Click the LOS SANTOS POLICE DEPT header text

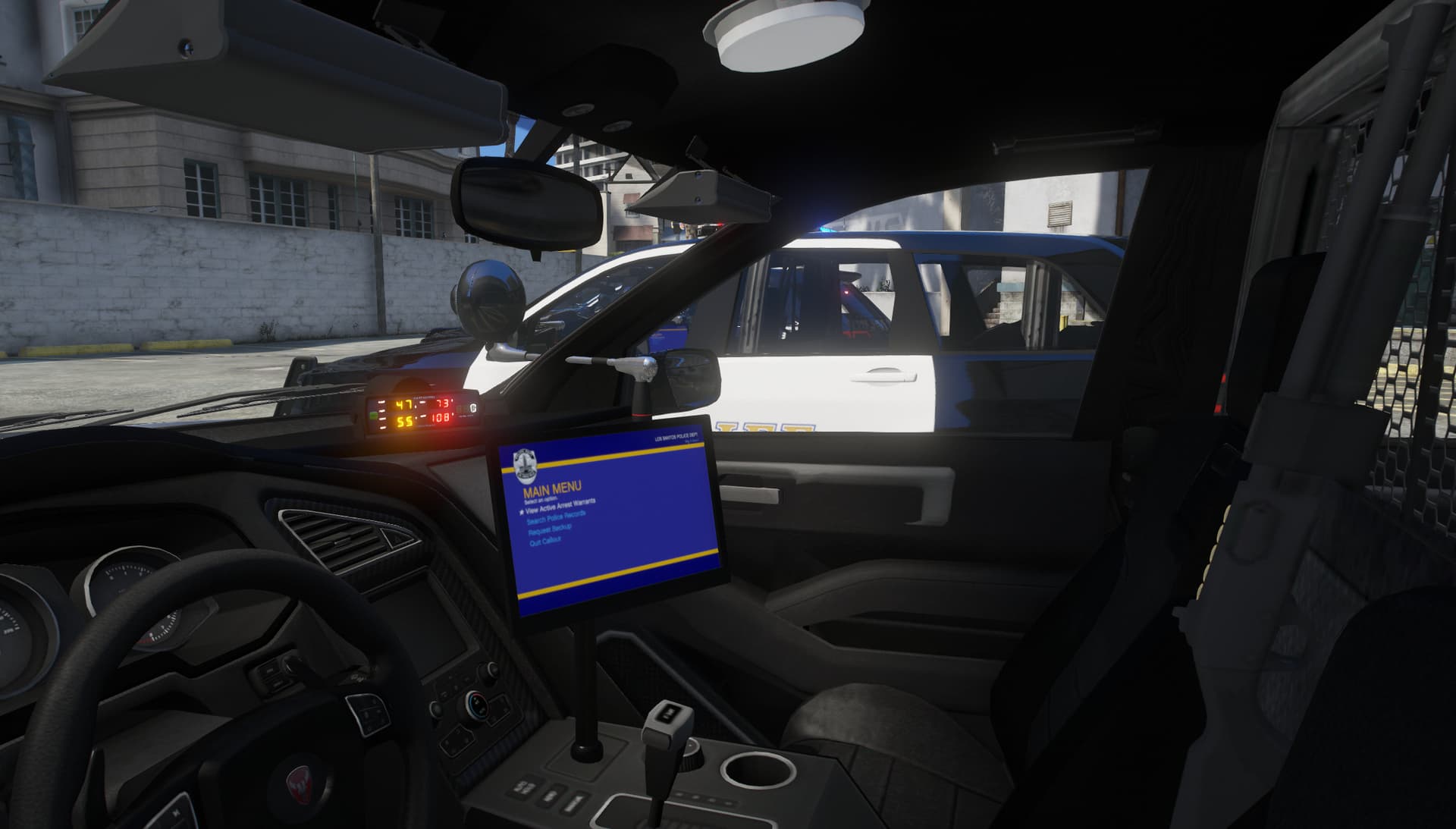click(x=678, y=438)
